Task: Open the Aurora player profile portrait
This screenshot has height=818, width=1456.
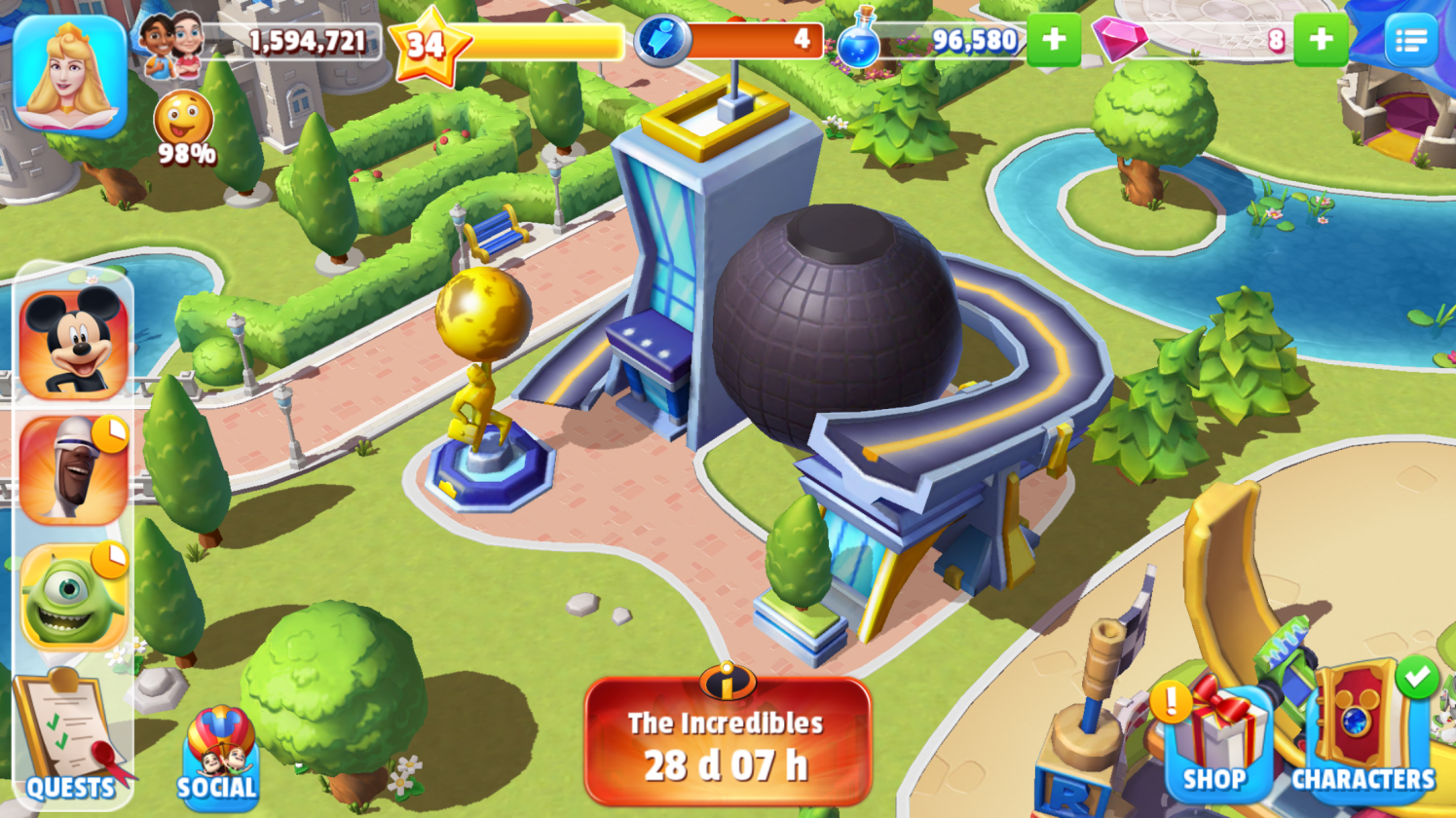Action: coord(69,75)
